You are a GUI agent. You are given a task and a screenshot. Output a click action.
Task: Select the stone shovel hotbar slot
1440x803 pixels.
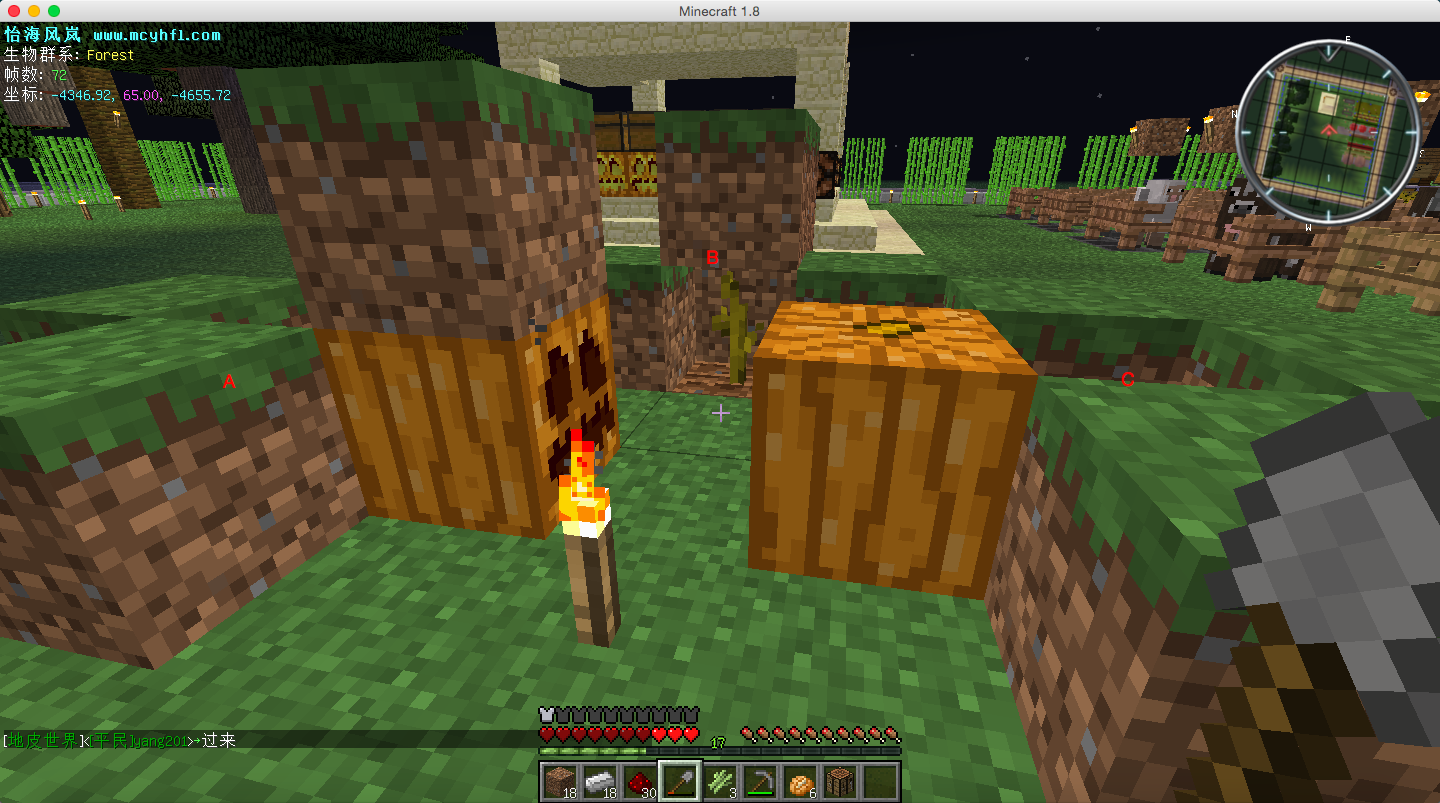(x=679, y=781)
